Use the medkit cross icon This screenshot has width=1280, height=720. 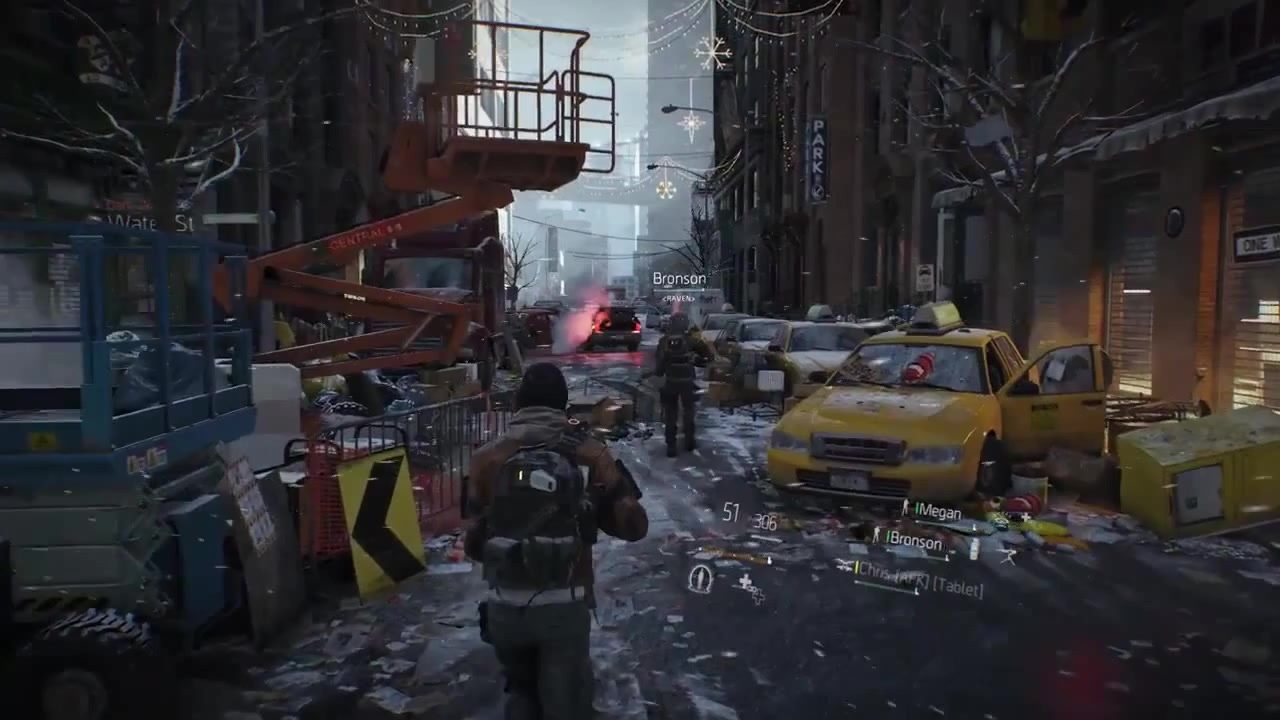click(745, 583)
